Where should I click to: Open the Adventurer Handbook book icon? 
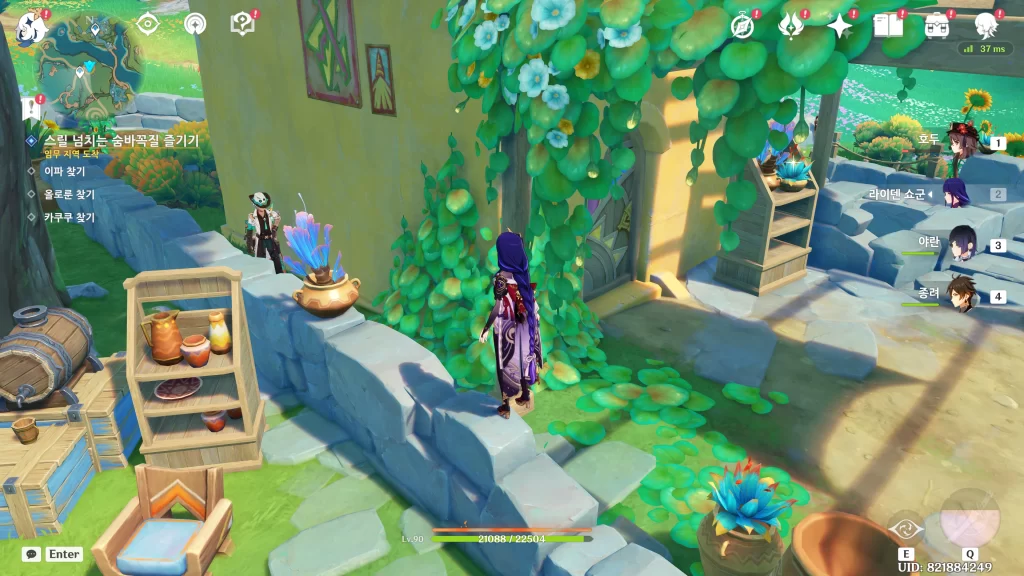[x=888, y=25]
